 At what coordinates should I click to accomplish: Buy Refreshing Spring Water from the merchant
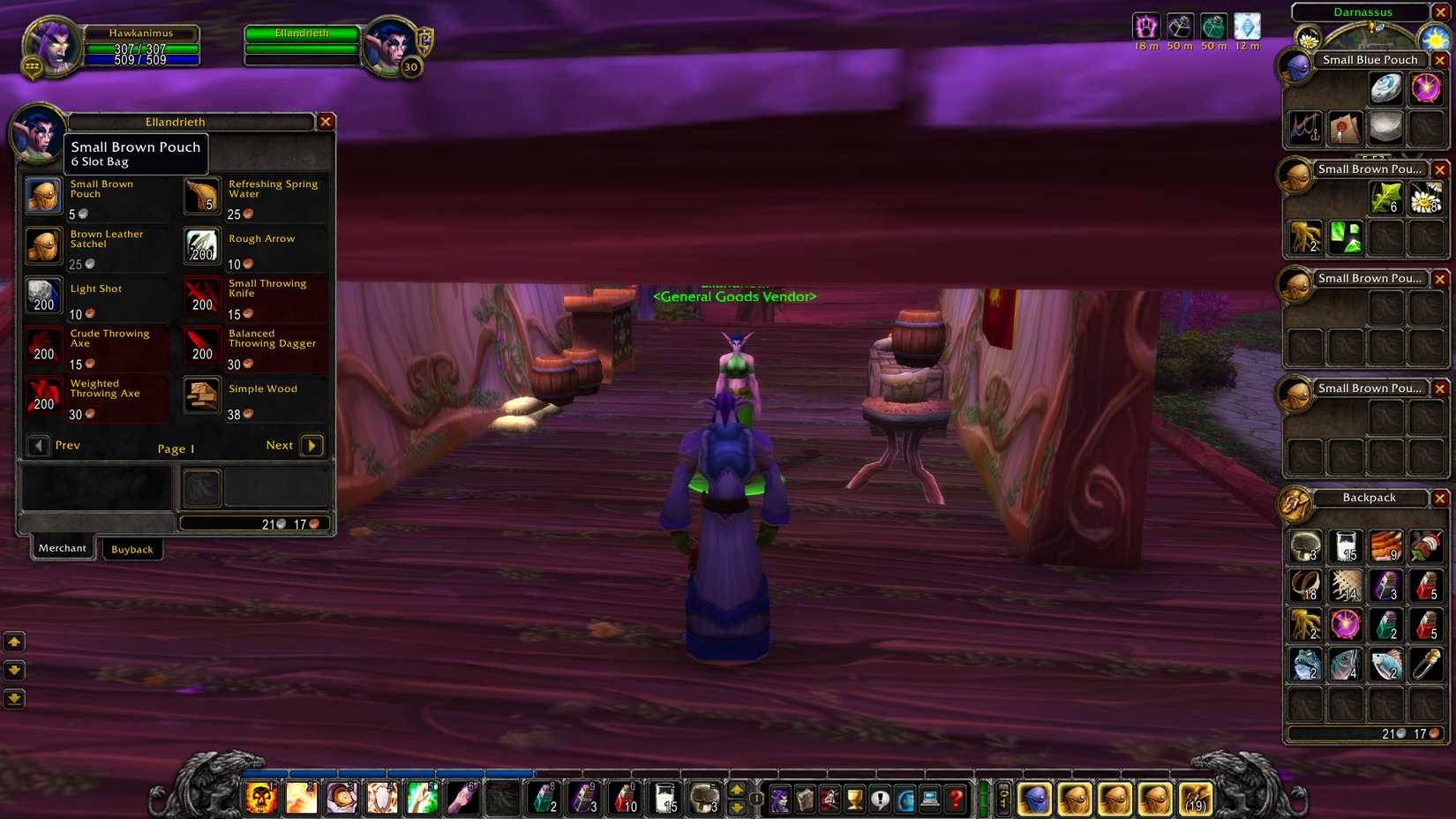click(201, 195)
